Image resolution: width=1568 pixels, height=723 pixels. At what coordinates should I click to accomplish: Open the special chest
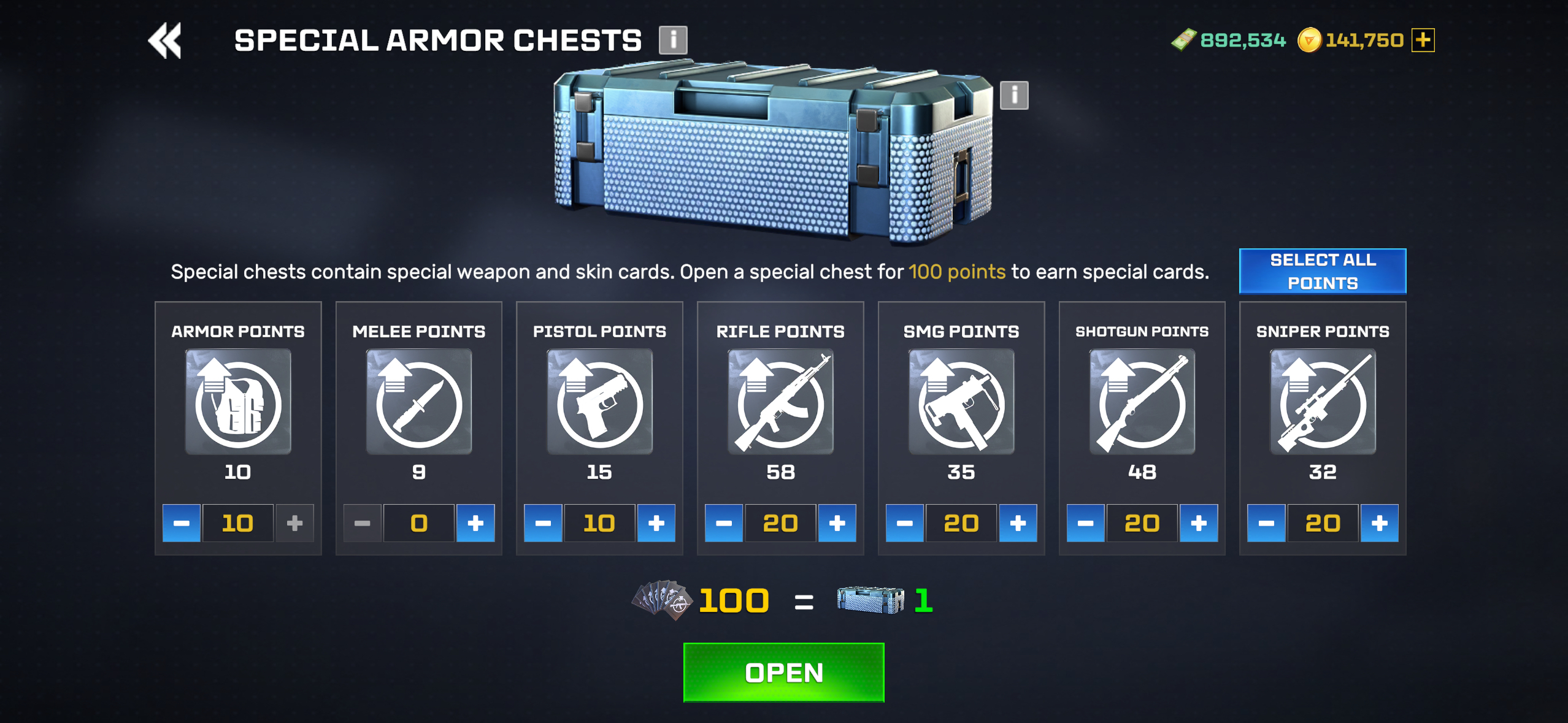(x=783, y=672)
